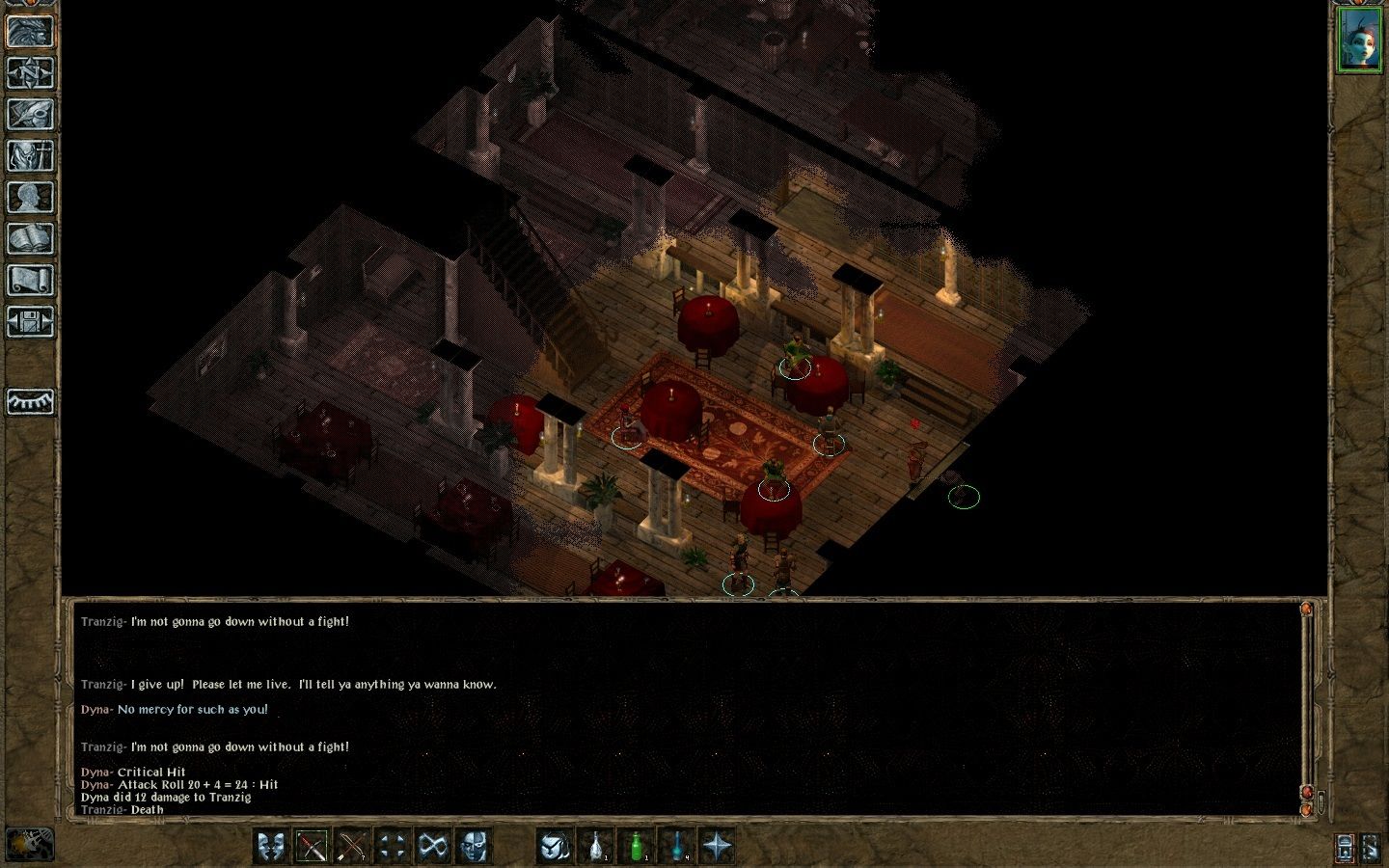The image size is (1389, 868).
Task: Open the journal with the quill icon
Action: (x=30, y=114)
